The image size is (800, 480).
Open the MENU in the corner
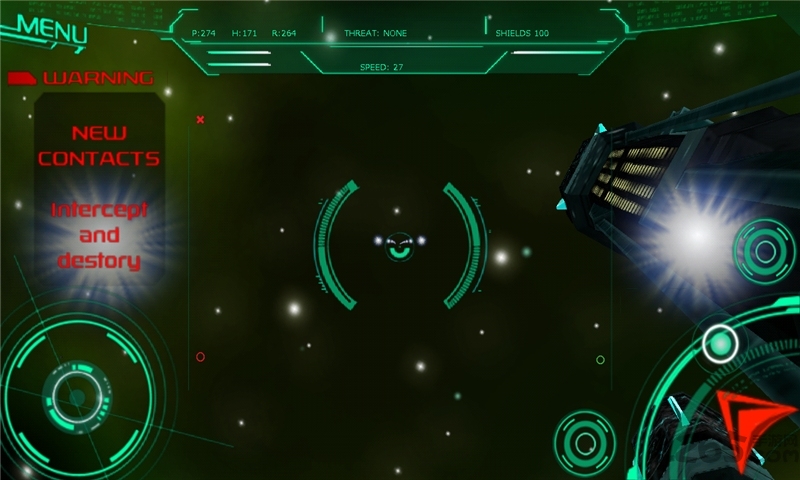[x=51, y=30]
